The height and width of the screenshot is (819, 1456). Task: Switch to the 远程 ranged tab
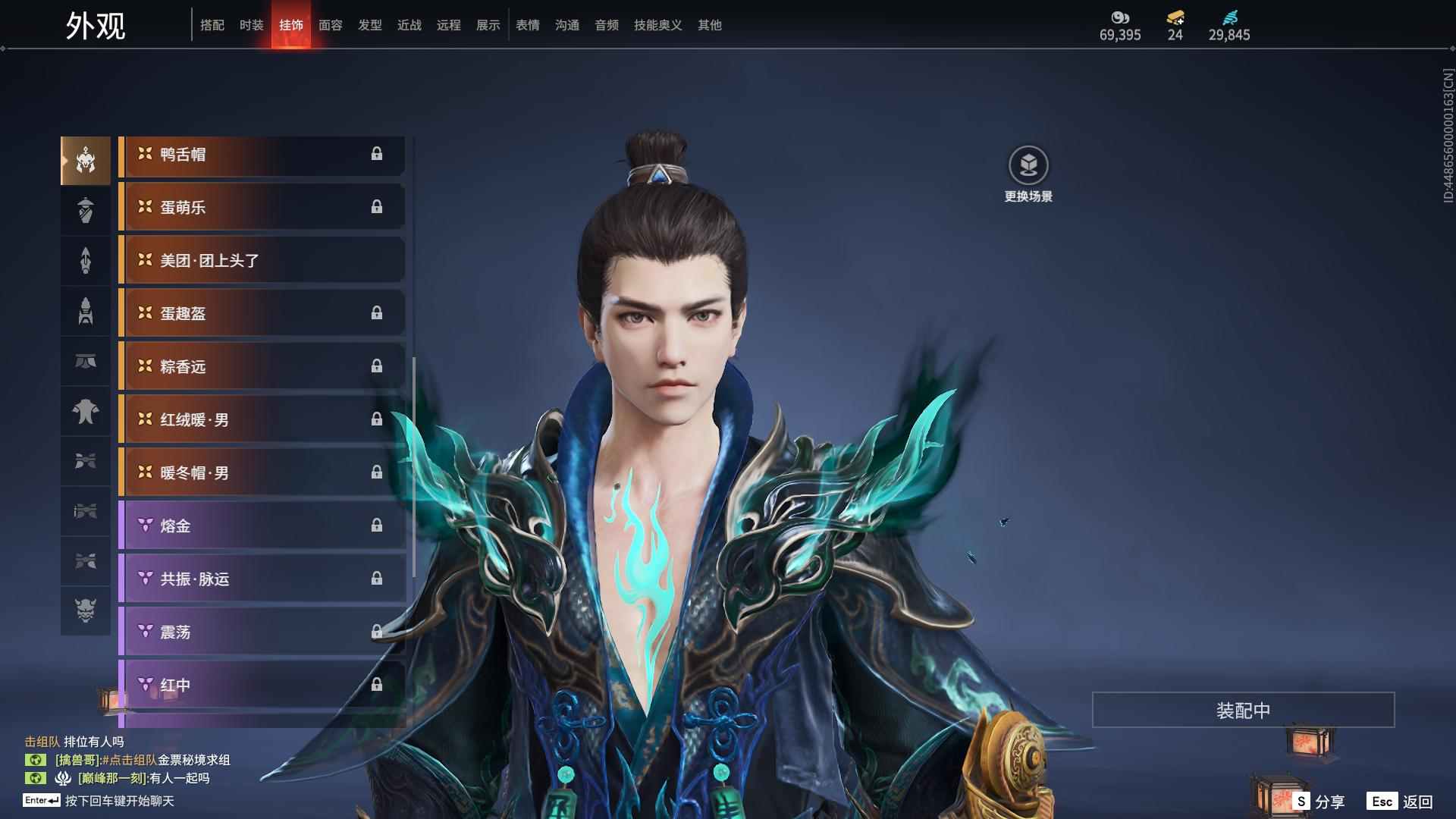(449, 25)
